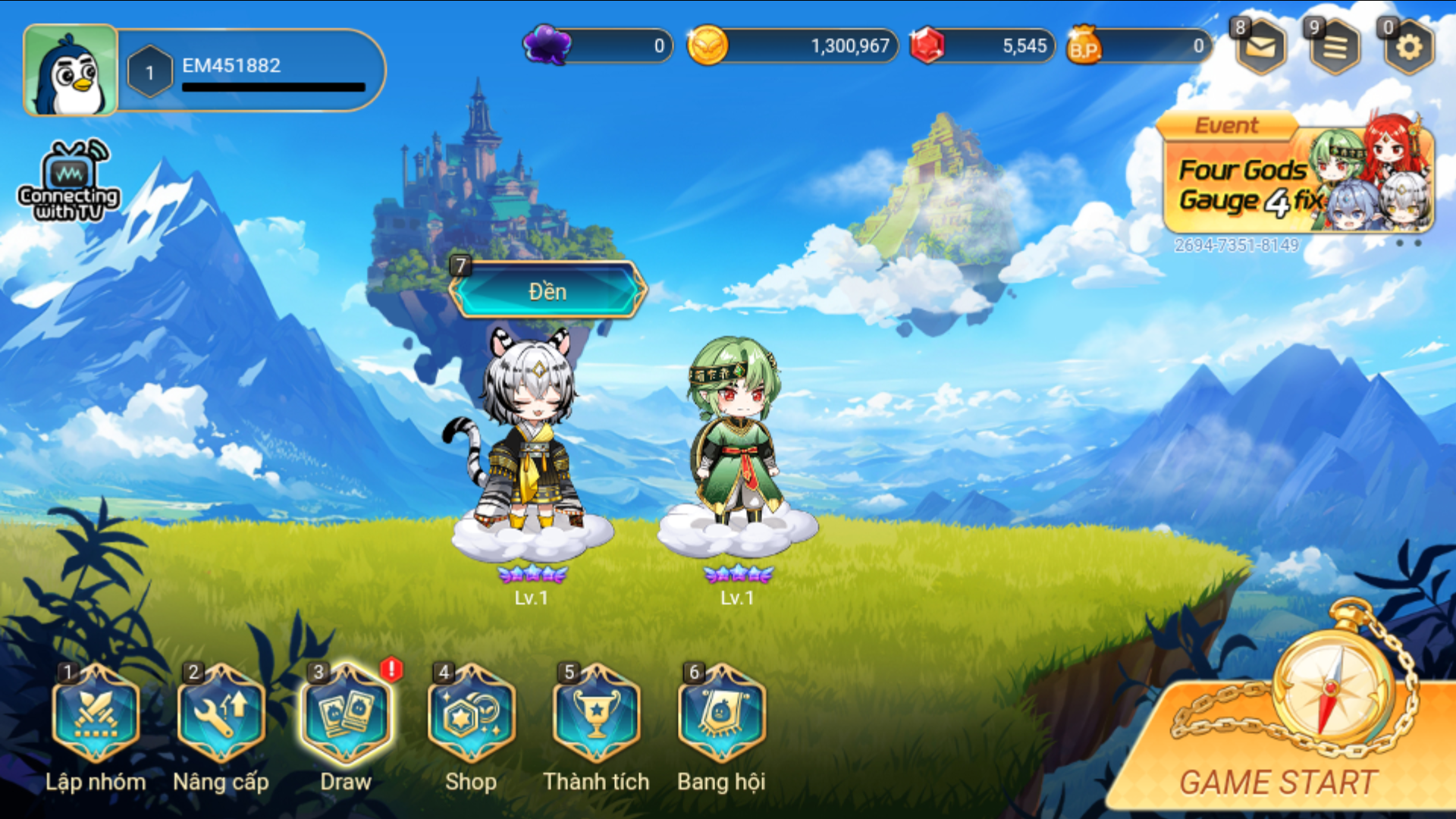Open the list menu icon
Screen dimensions: 1456x819
[x=1335, y=47]
